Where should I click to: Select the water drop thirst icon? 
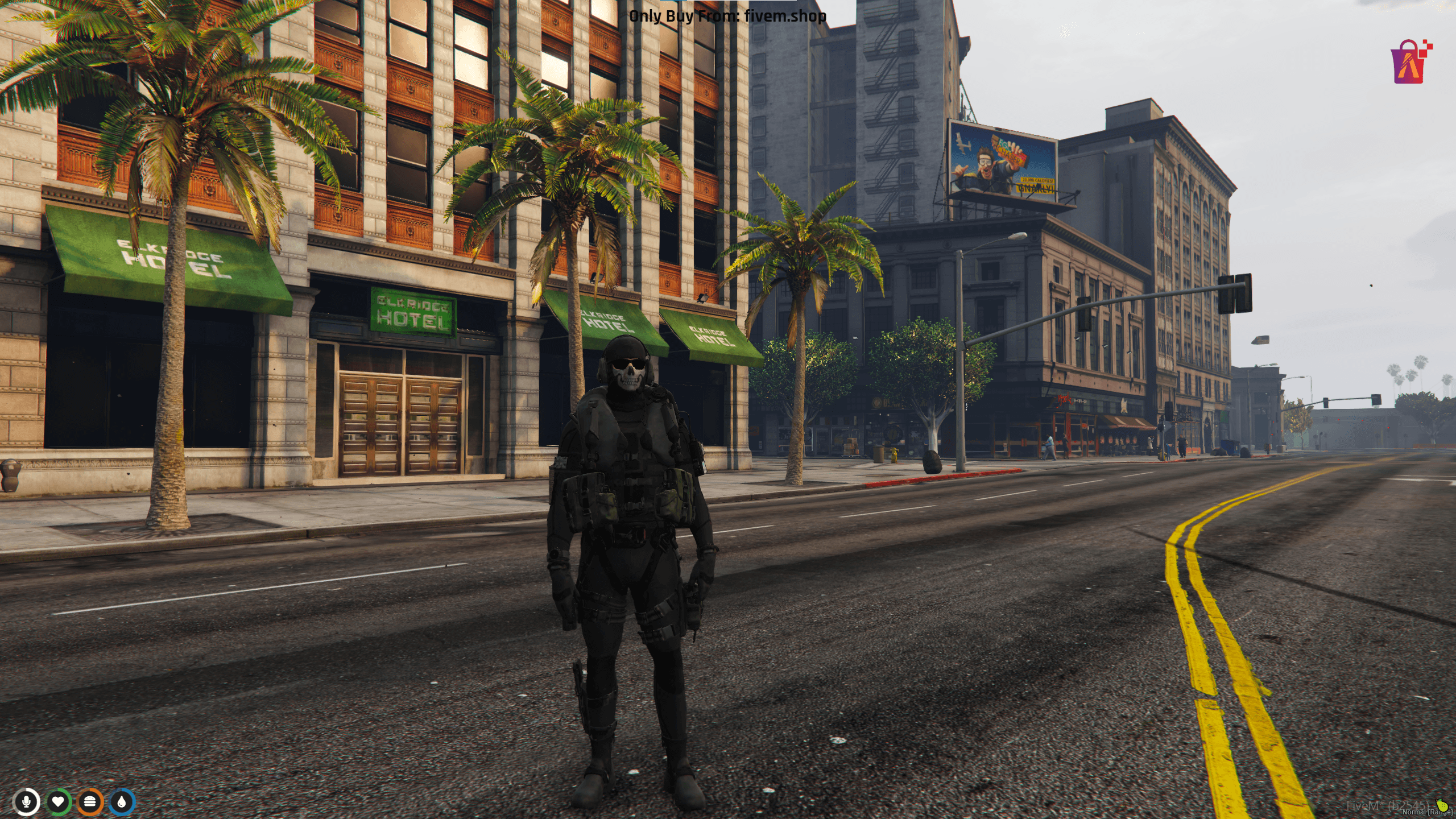click(x=122, y=803)
